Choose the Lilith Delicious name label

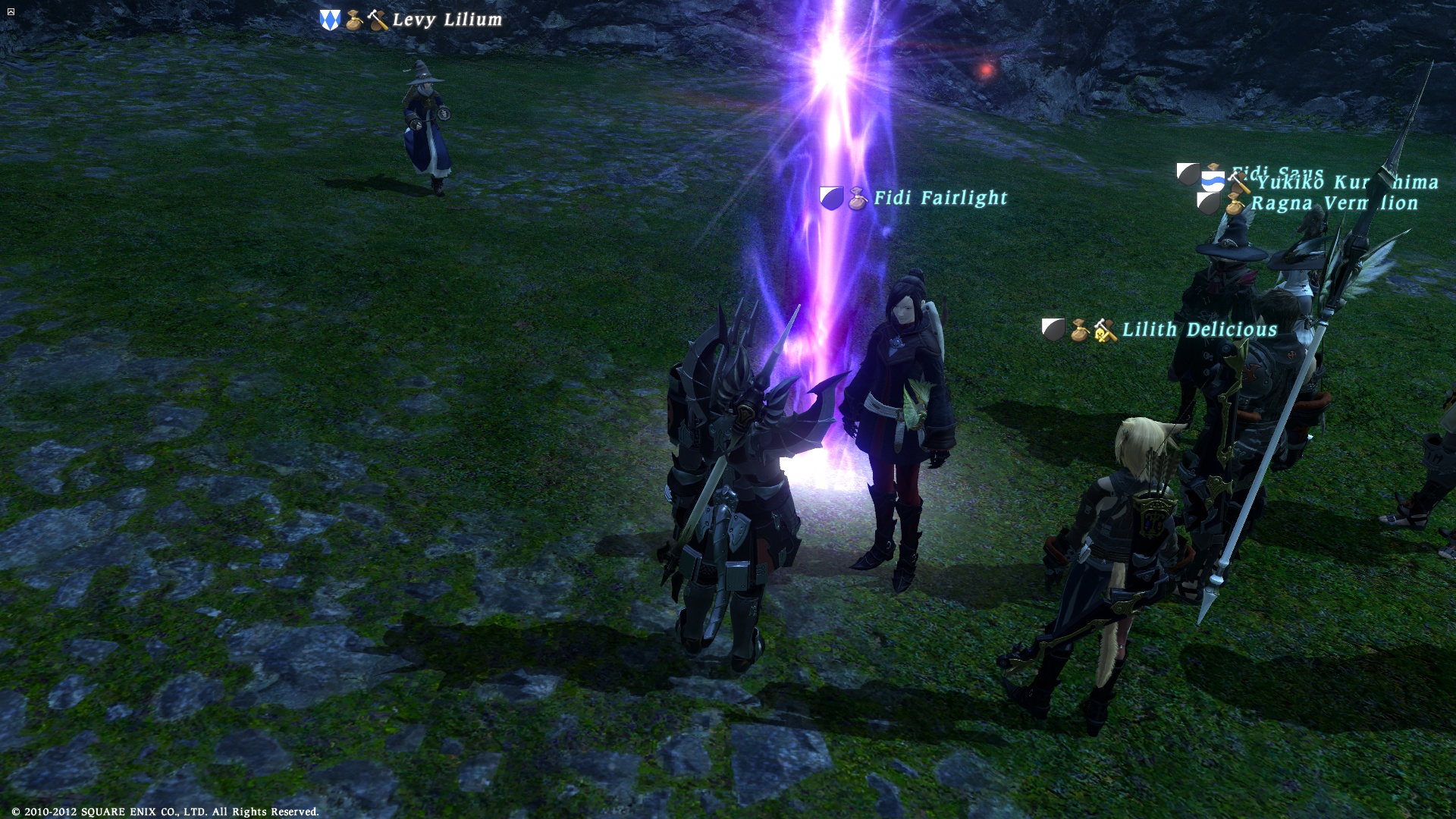click(1199, 330)
